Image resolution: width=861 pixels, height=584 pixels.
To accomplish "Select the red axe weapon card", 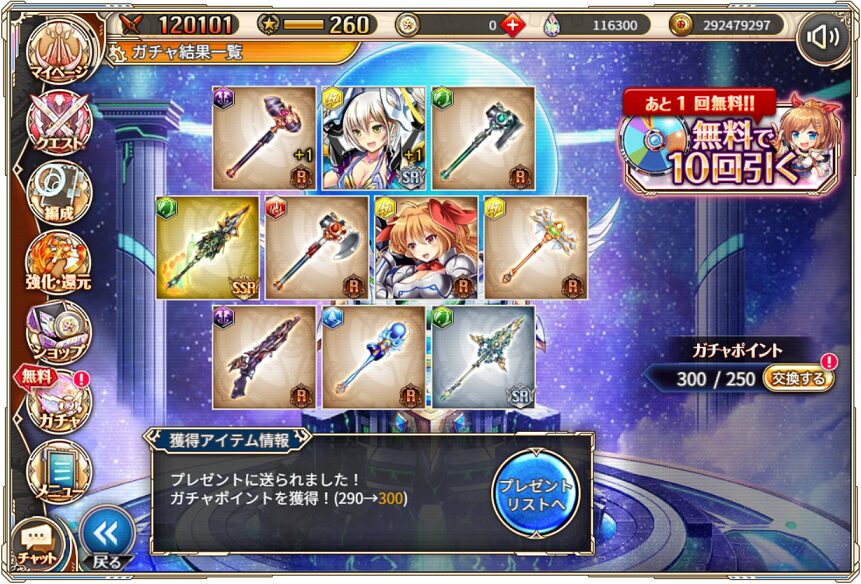I will 317,248.
